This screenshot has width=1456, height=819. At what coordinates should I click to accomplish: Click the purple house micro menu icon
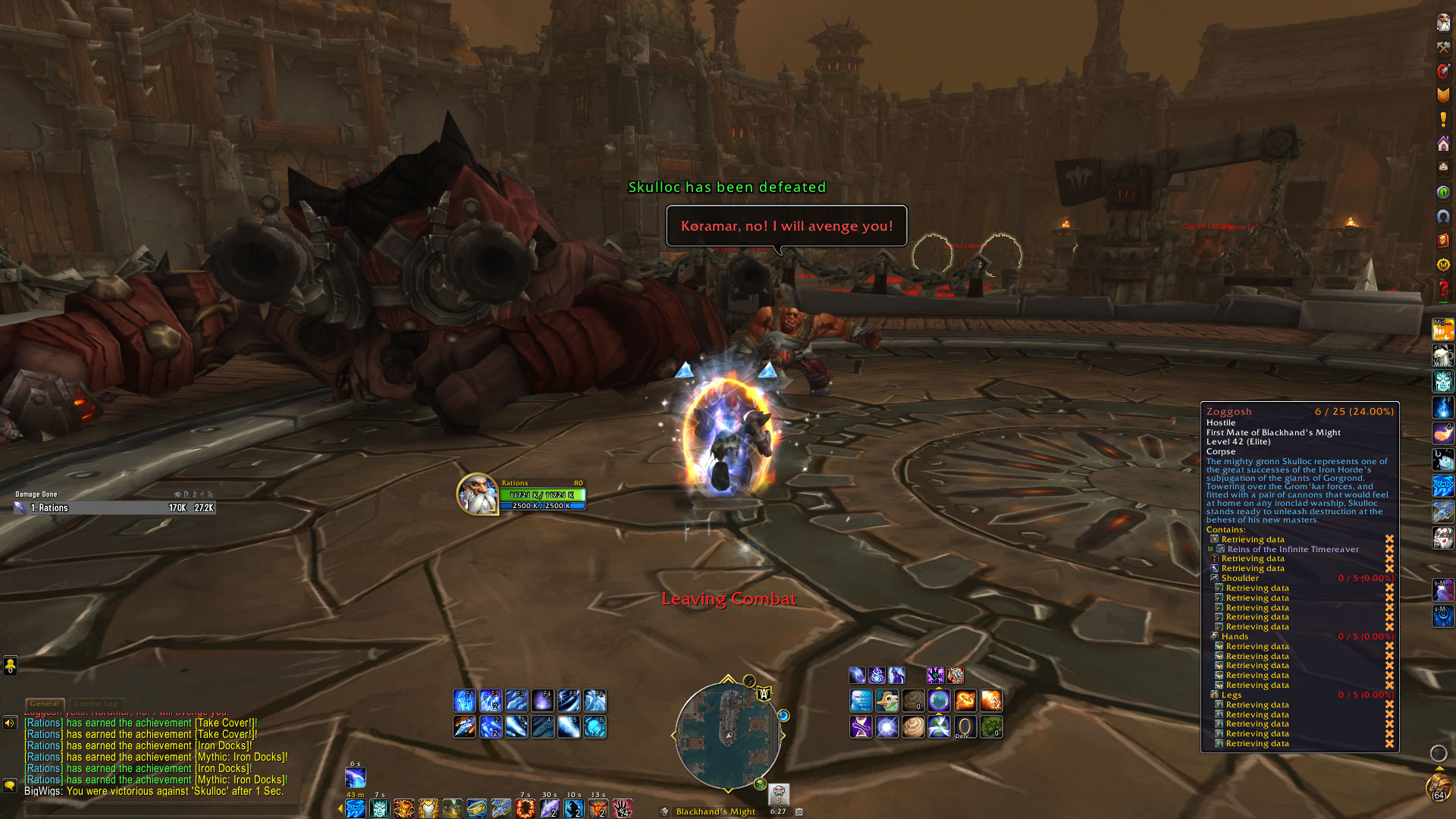click(1442, 144)
